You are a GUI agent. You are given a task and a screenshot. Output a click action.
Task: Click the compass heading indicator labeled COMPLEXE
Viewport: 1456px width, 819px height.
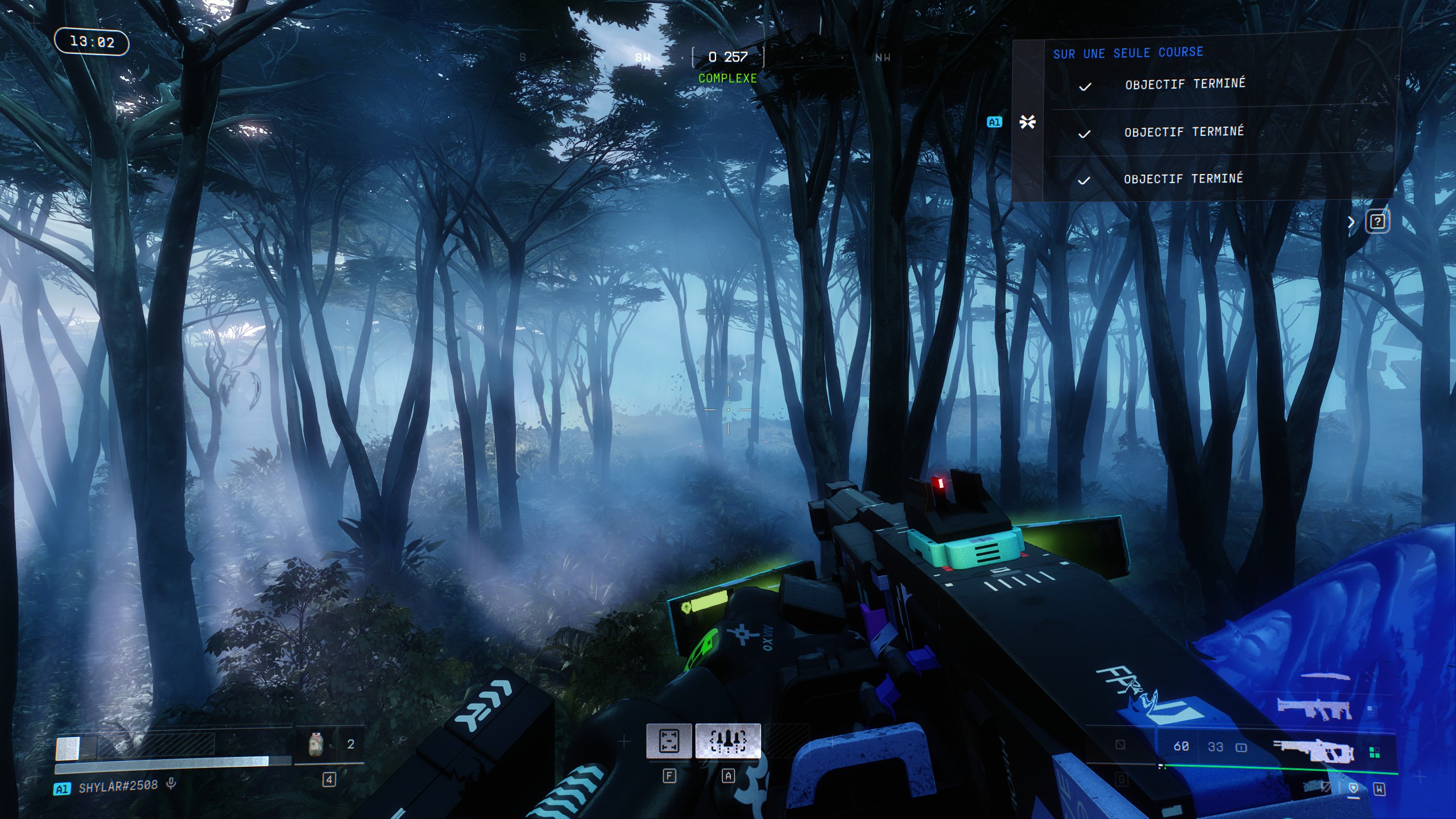pos(727,78)
